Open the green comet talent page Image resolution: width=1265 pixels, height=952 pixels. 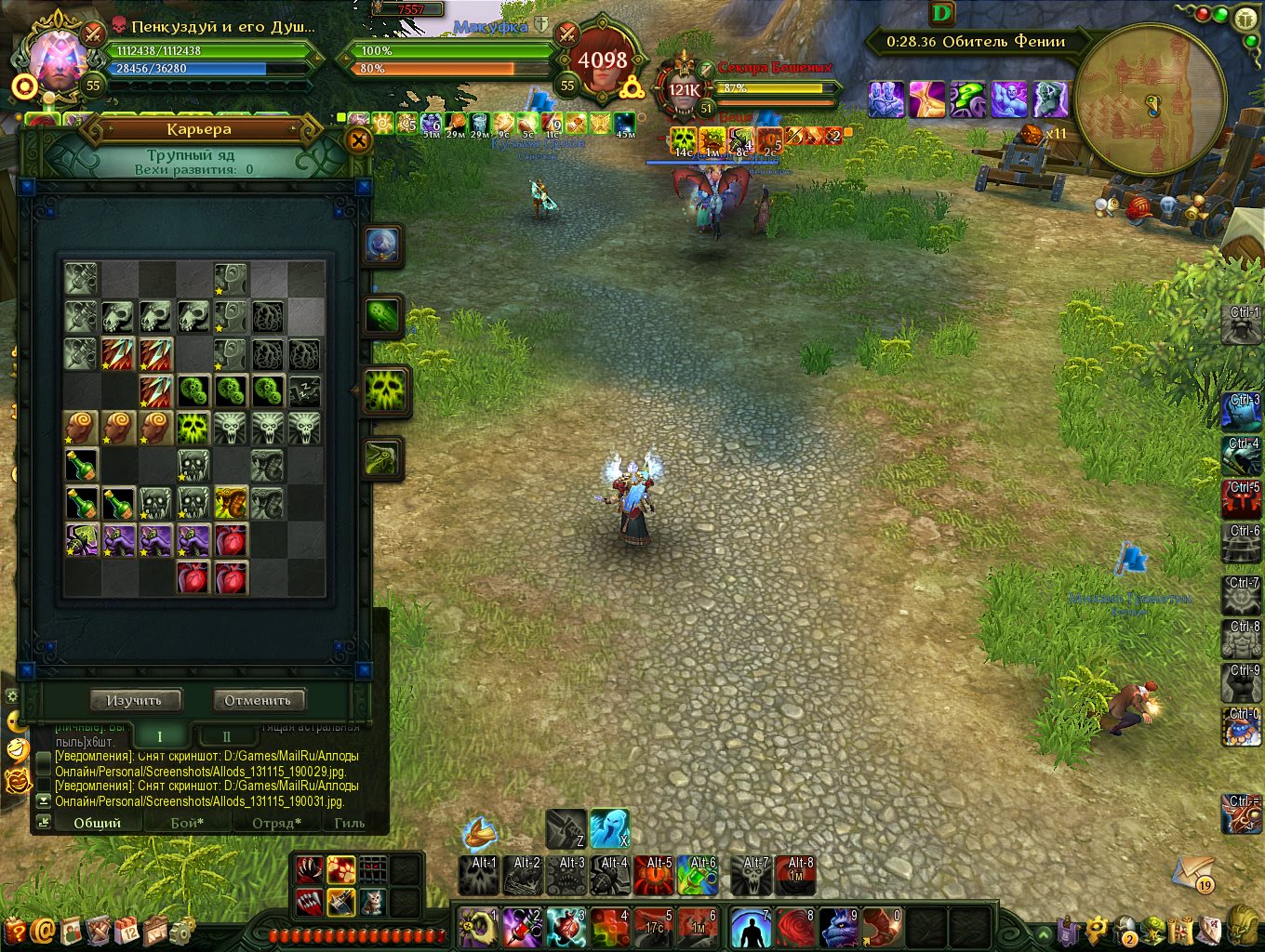pos(382,316)
